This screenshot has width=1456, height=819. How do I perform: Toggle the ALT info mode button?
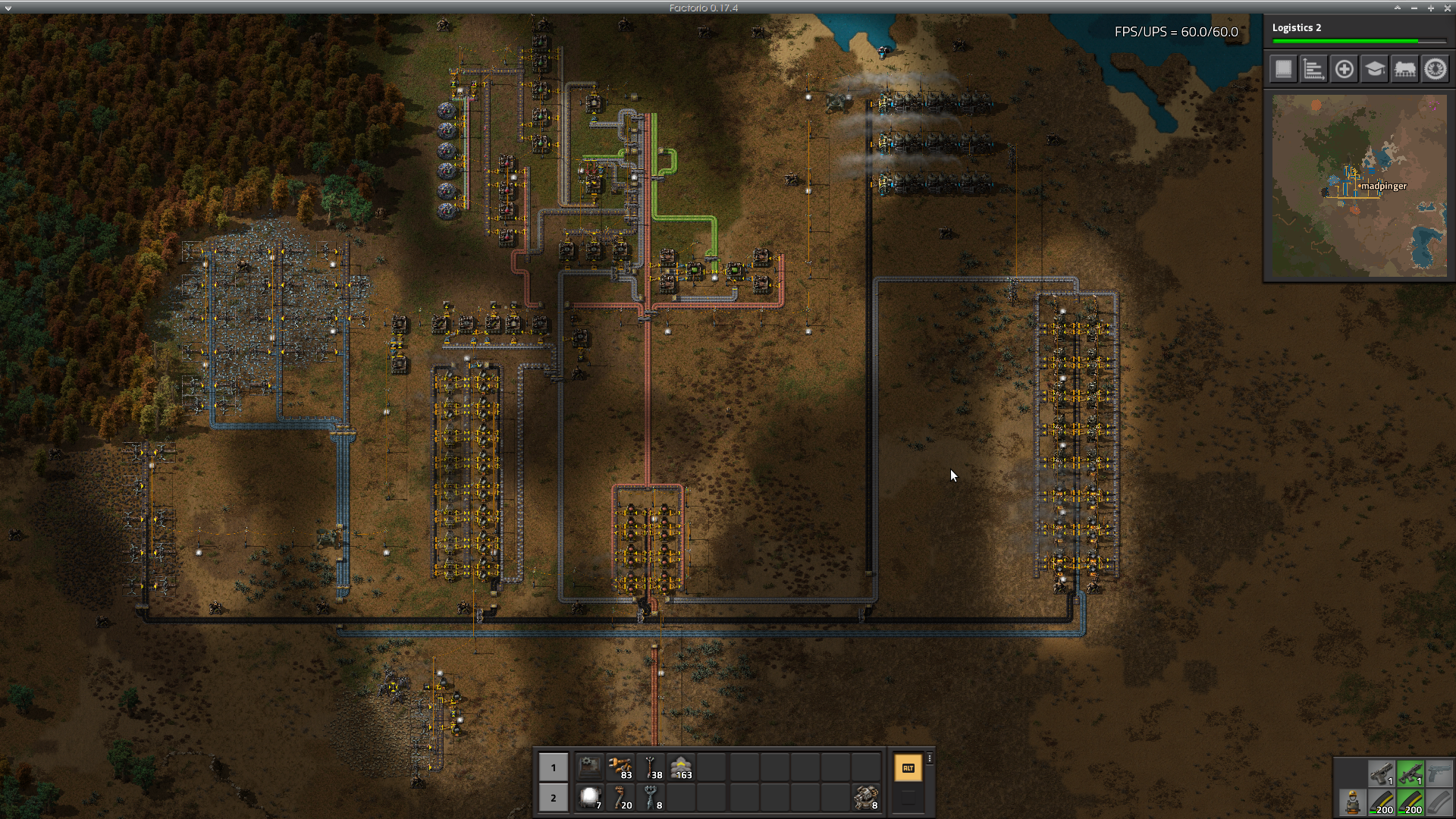pyautogui.click(x=908, y=768)
